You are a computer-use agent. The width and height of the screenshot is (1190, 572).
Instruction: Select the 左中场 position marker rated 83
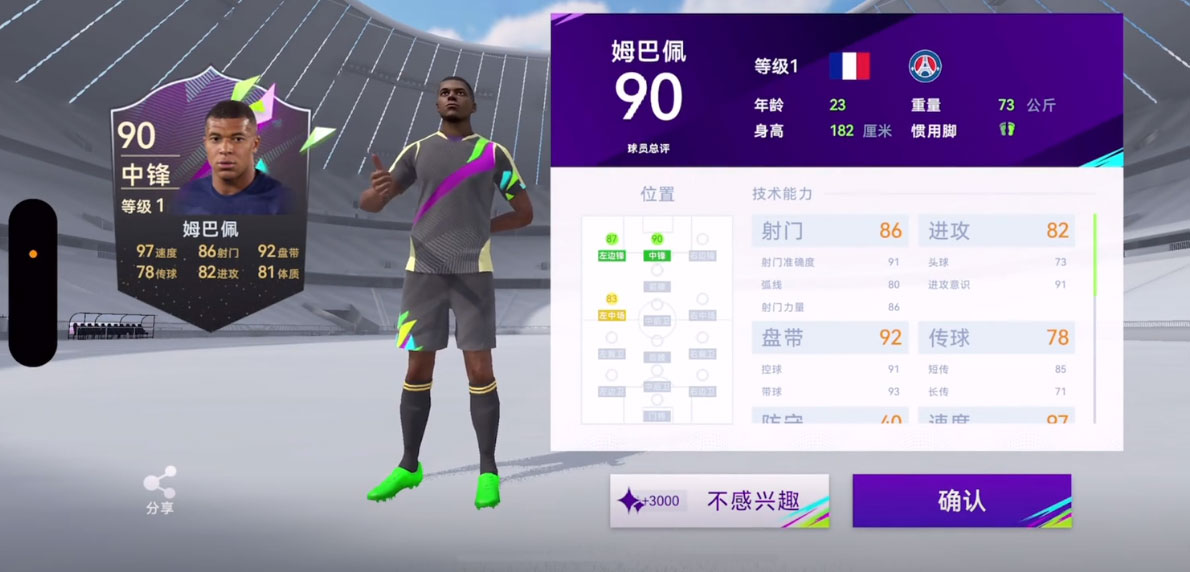pyautogui.click(x=611, y=308)
